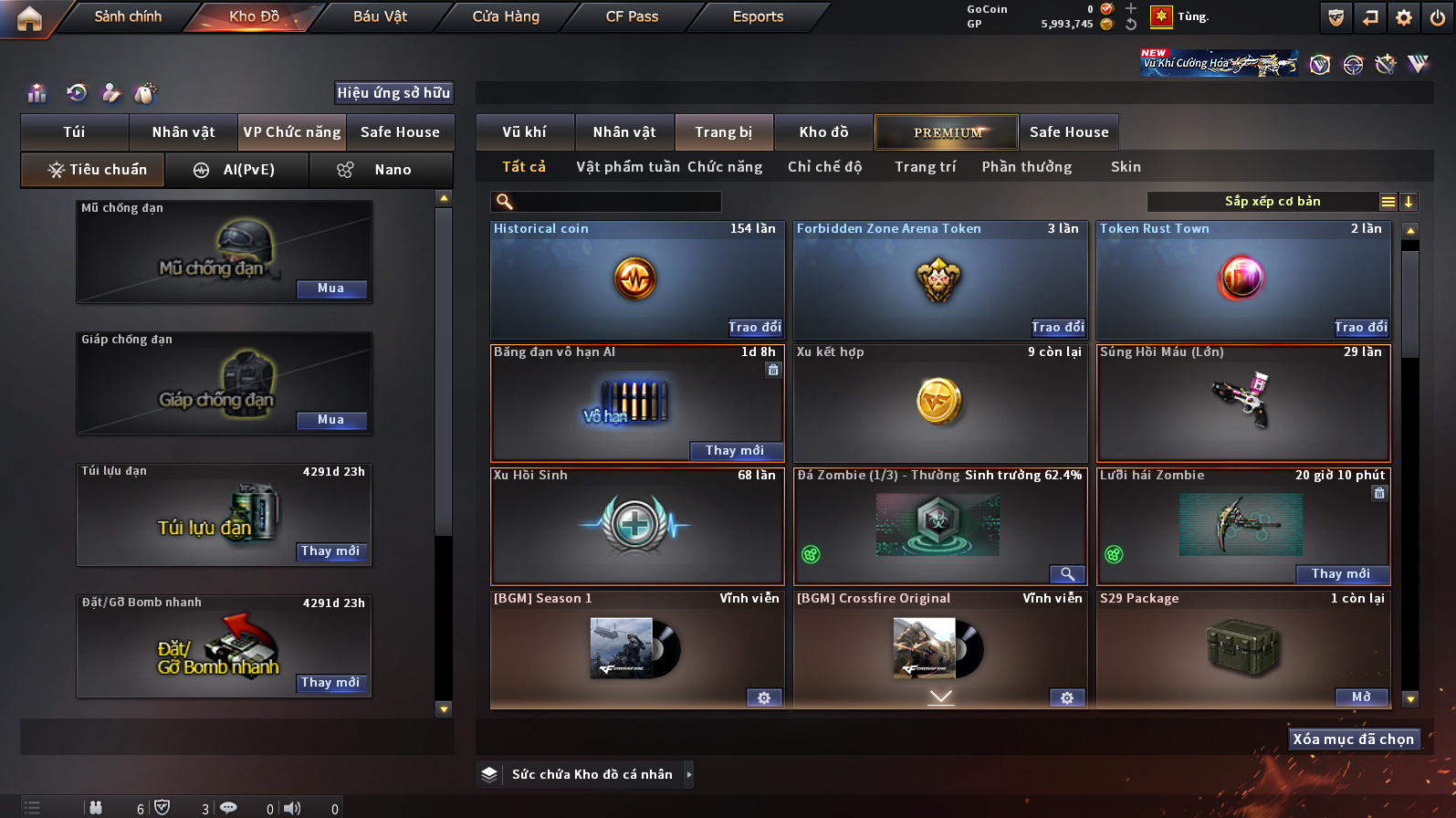Viewport: 1456px width, 818px height.
Task: Trao đổi the Historical coin item
Action: point(754,327)
